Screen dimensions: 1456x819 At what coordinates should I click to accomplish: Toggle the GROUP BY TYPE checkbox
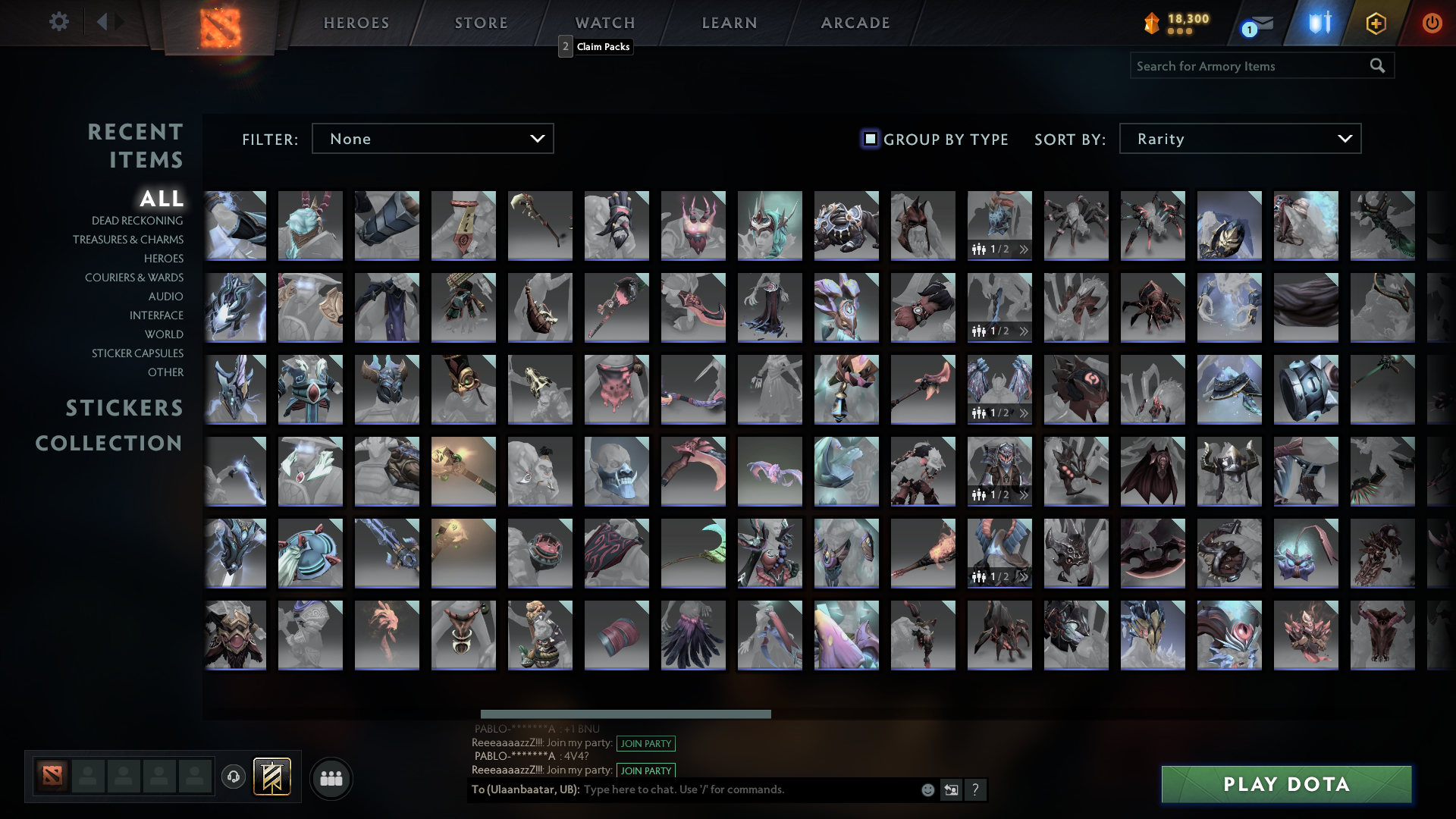coord(869,139)
